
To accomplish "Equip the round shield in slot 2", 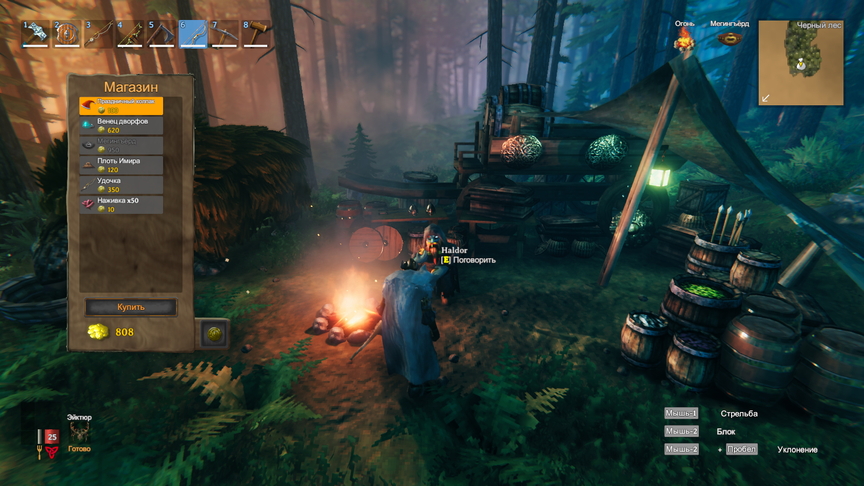I will pos(67,34).
